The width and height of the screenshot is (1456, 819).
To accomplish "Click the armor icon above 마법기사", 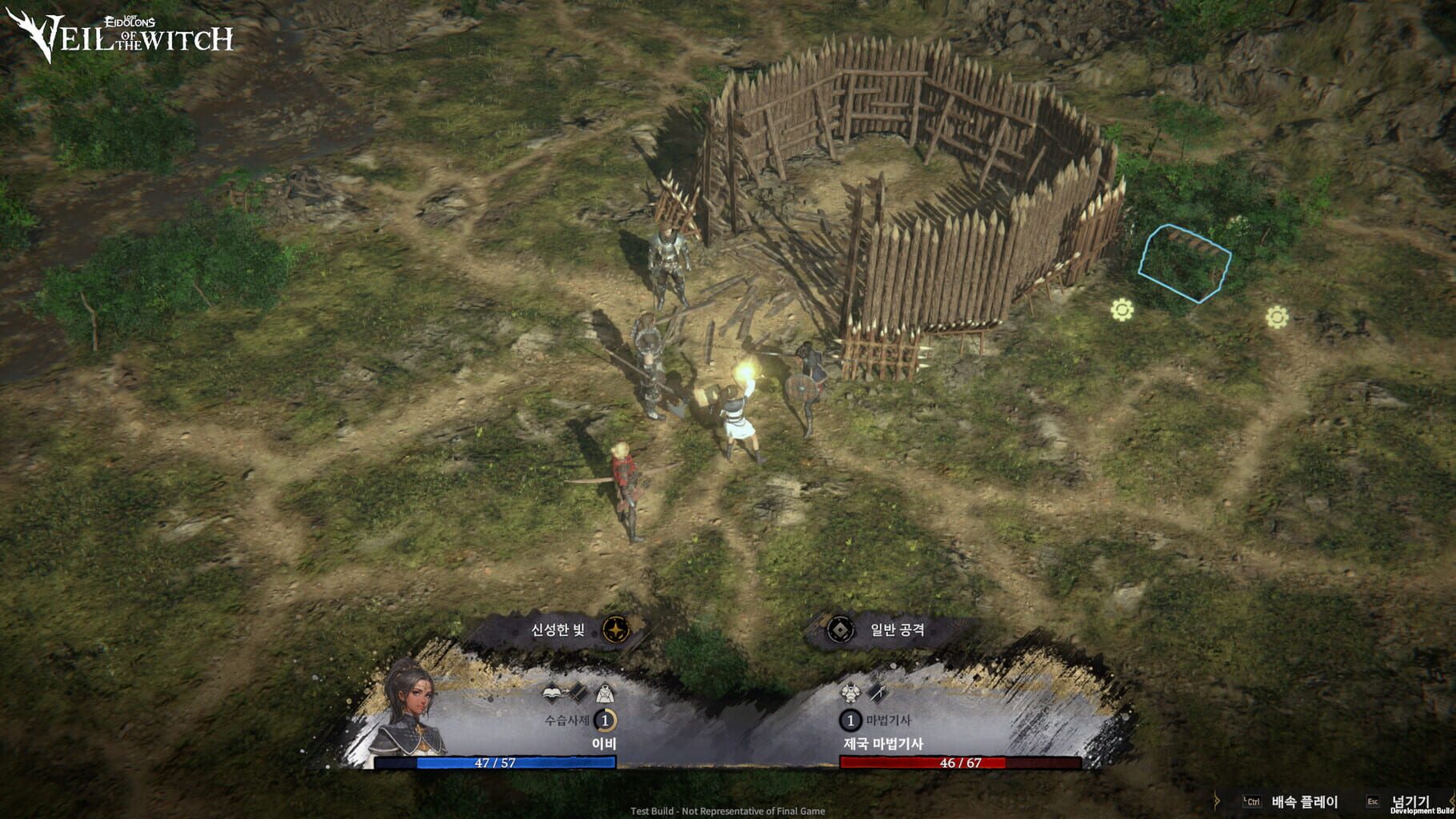I will tap(850, 694).
